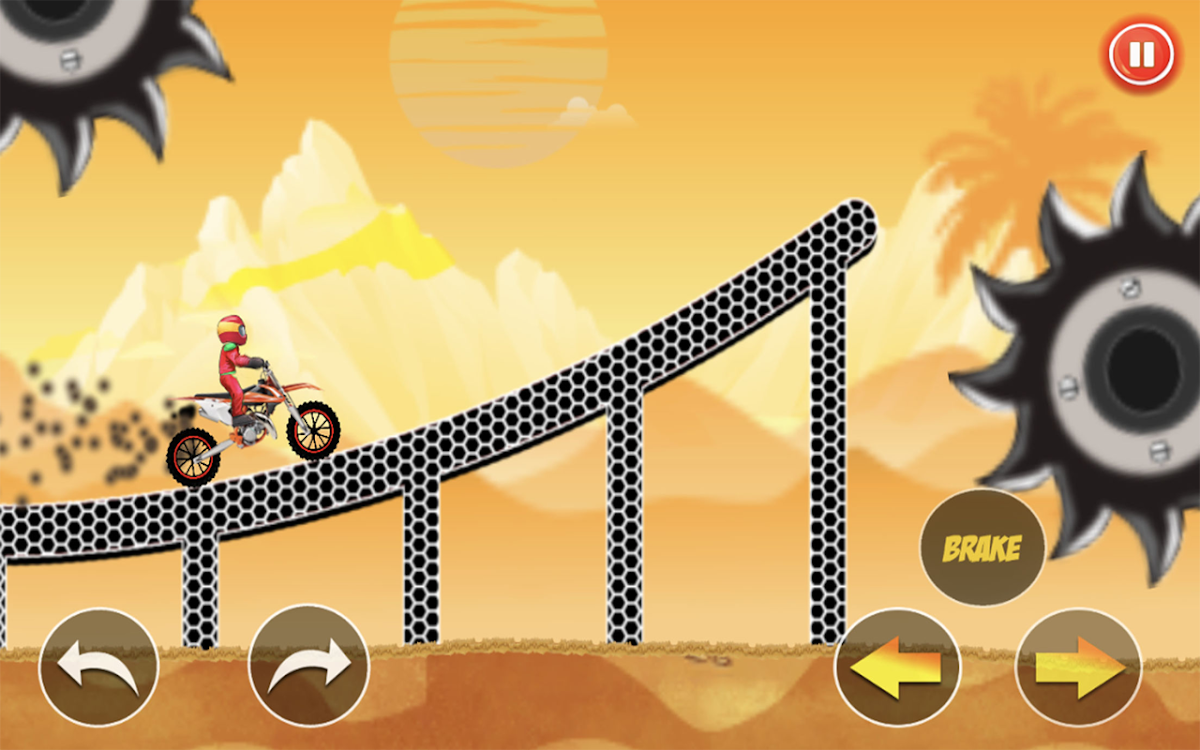Pause the game with the red button
This screenshot has width=1200, height=750.
click(1140, 52)
